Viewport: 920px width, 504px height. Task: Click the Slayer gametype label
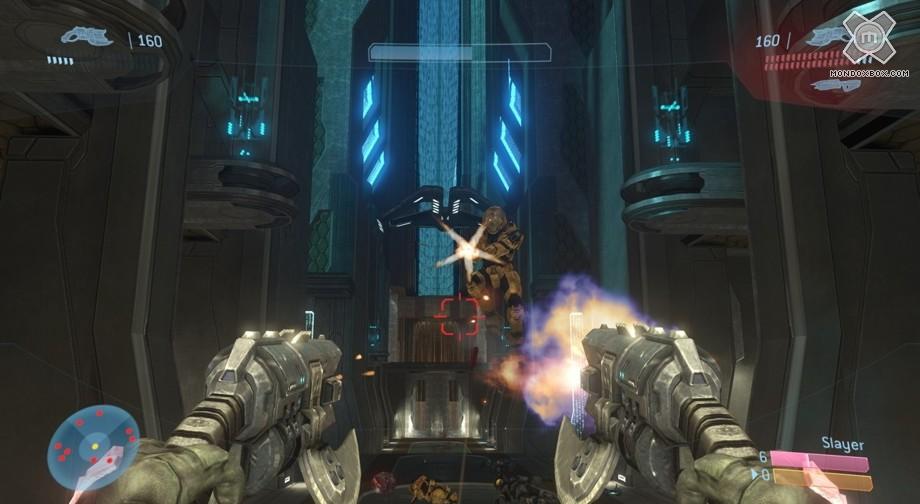coord(842,444)
